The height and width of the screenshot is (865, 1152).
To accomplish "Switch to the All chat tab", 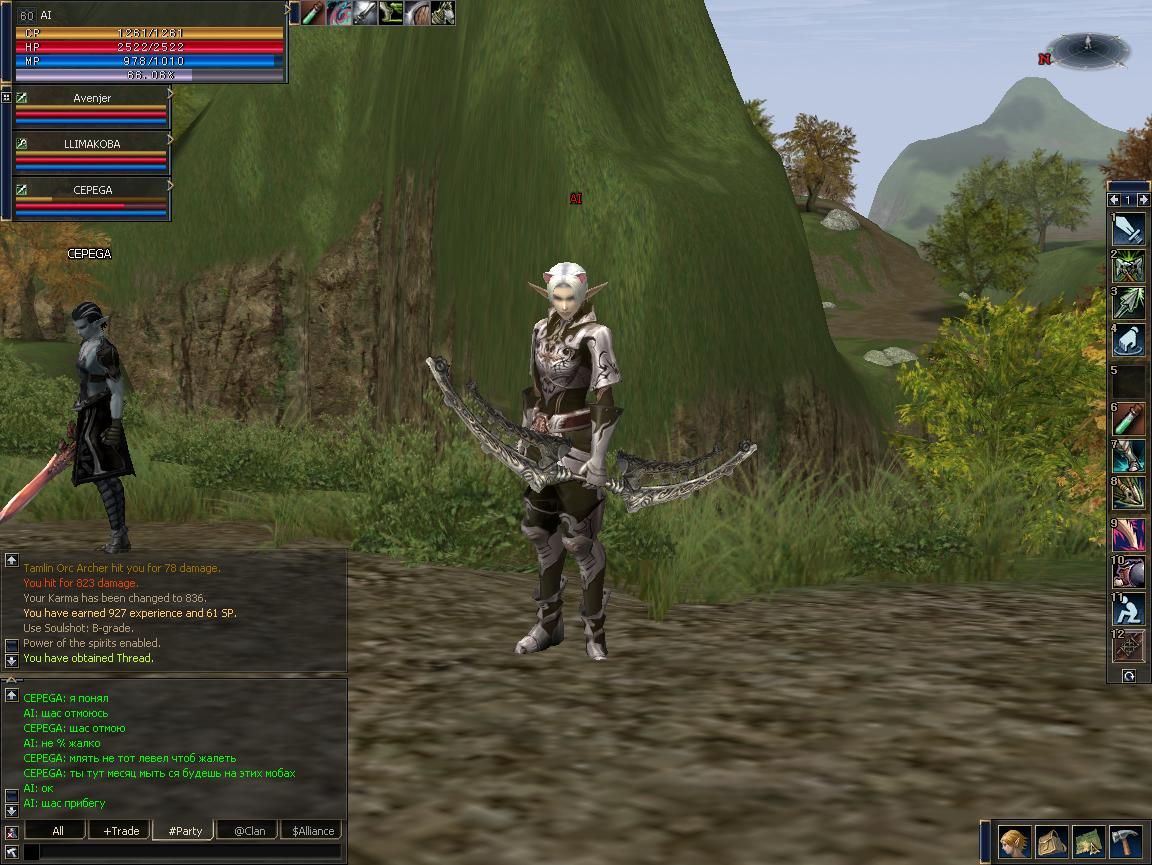I will [x=57, y=831].
